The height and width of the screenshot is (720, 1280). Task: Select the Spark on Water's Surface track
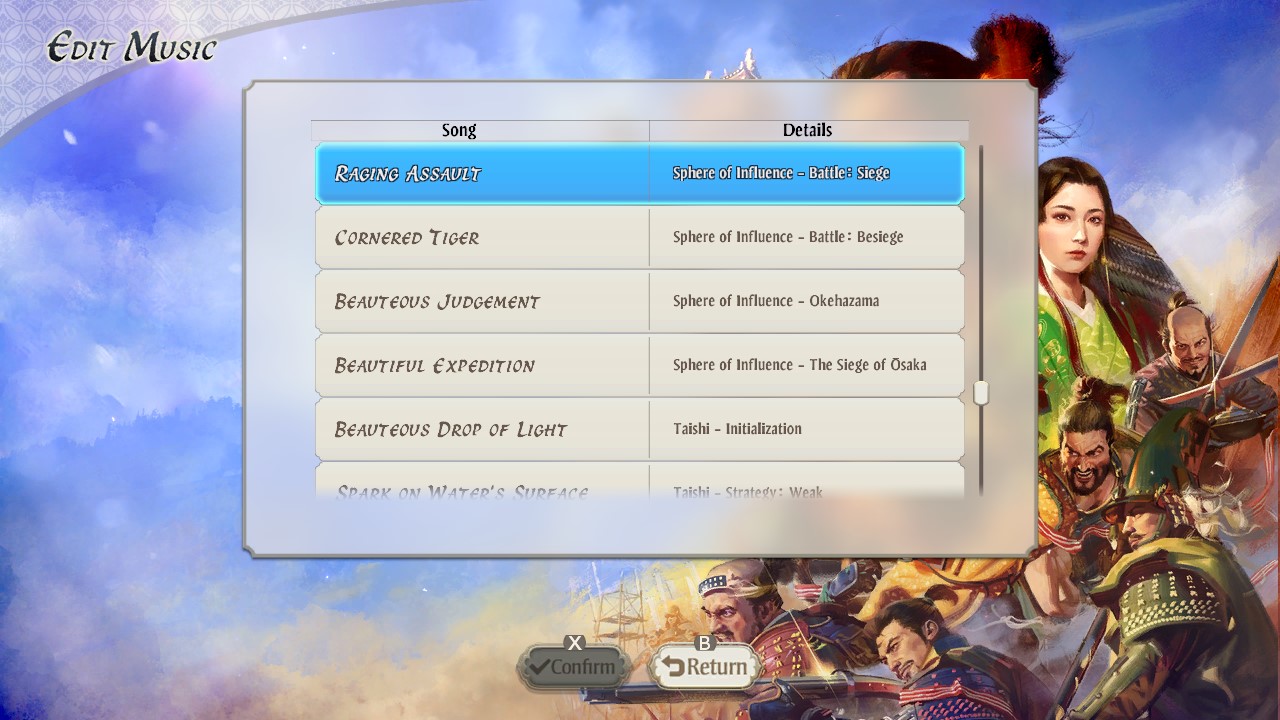(480, 488)
